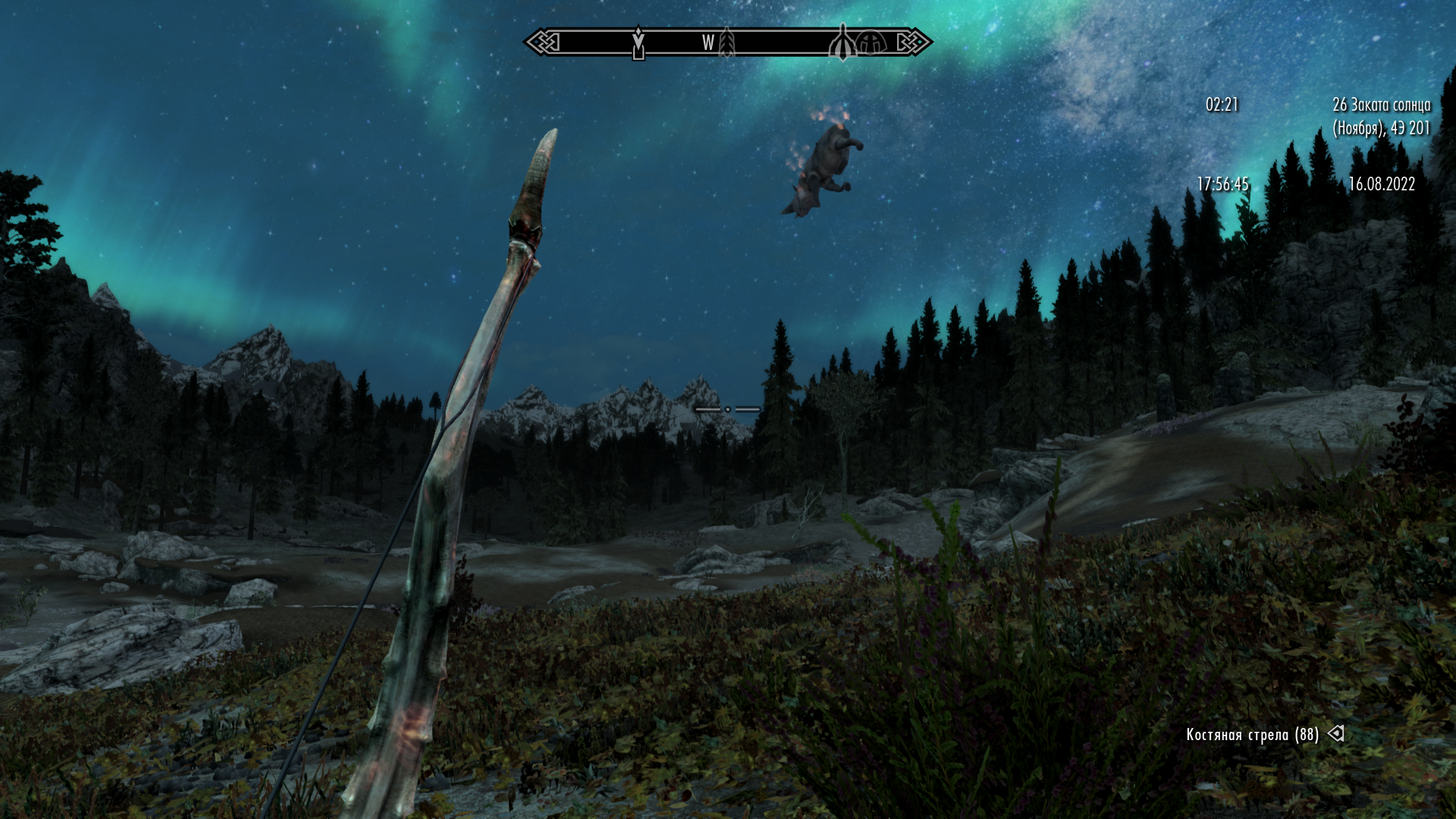Click the tall spire location marker on compass

pyautogui.click(x=842, y=43)
